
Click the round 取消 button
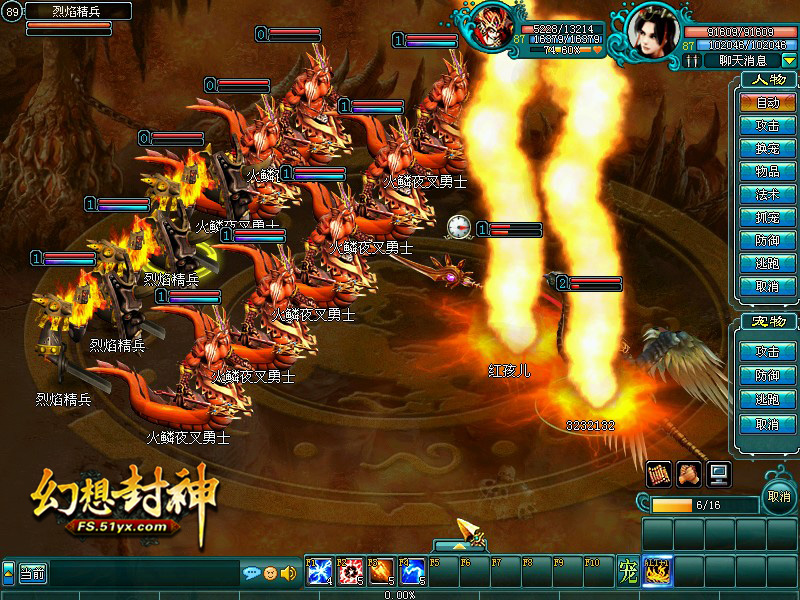(779, 496)
